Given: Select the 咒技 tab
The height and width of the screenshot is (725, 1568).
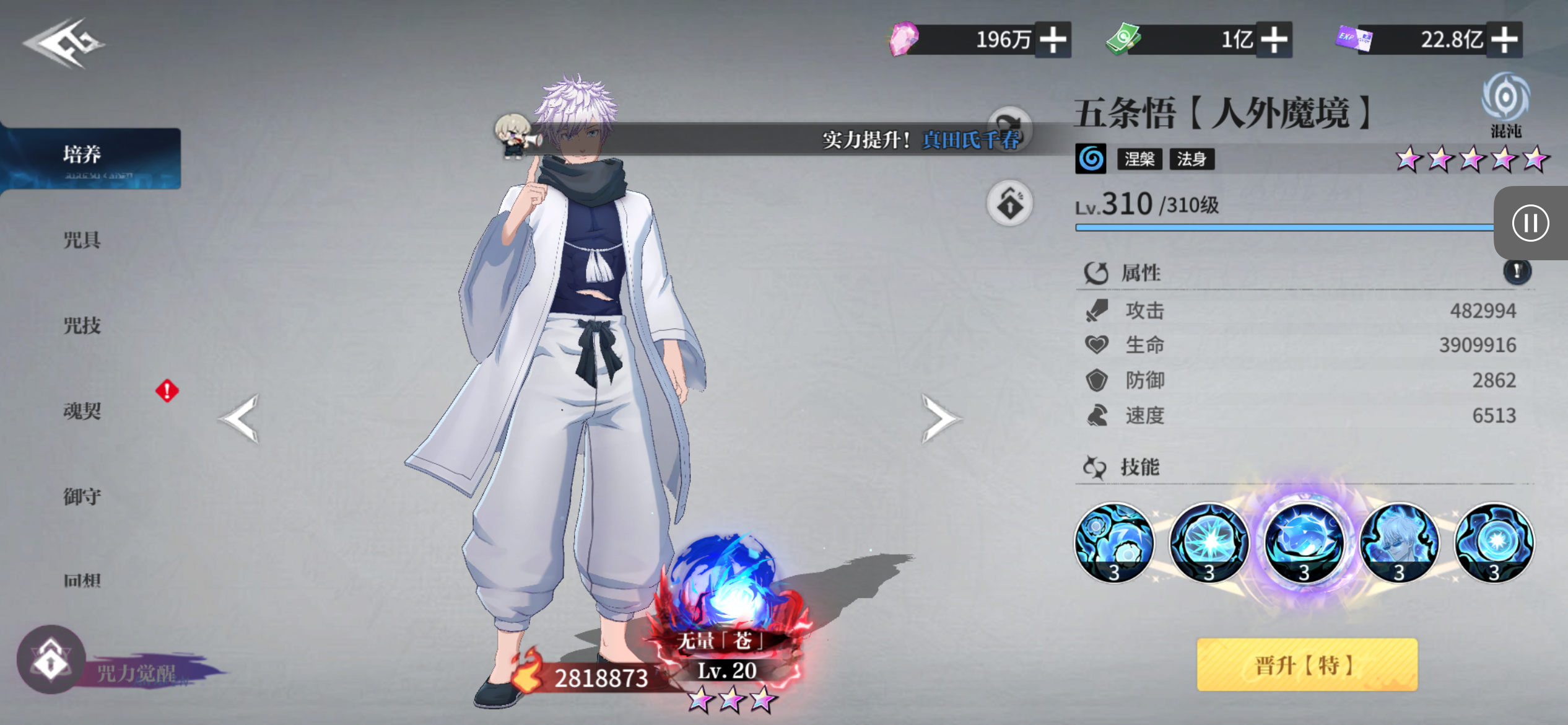Looking at the screenshot, I should [x=82, y=325].
